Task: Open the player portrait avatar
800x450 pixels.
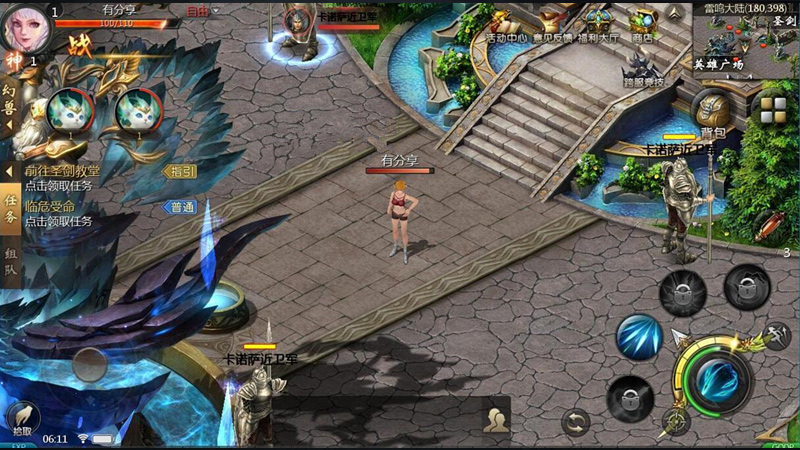Action: (x=27, y=28)
